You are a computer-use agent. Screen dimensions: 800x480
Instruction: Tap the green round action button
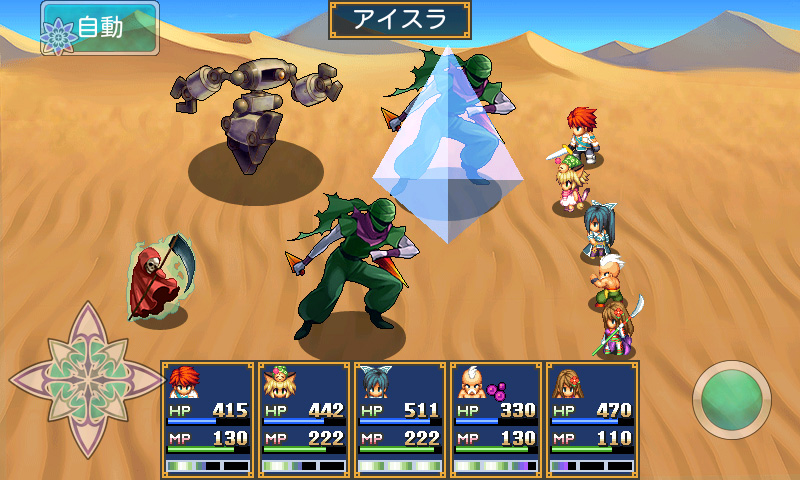point(731,400)
